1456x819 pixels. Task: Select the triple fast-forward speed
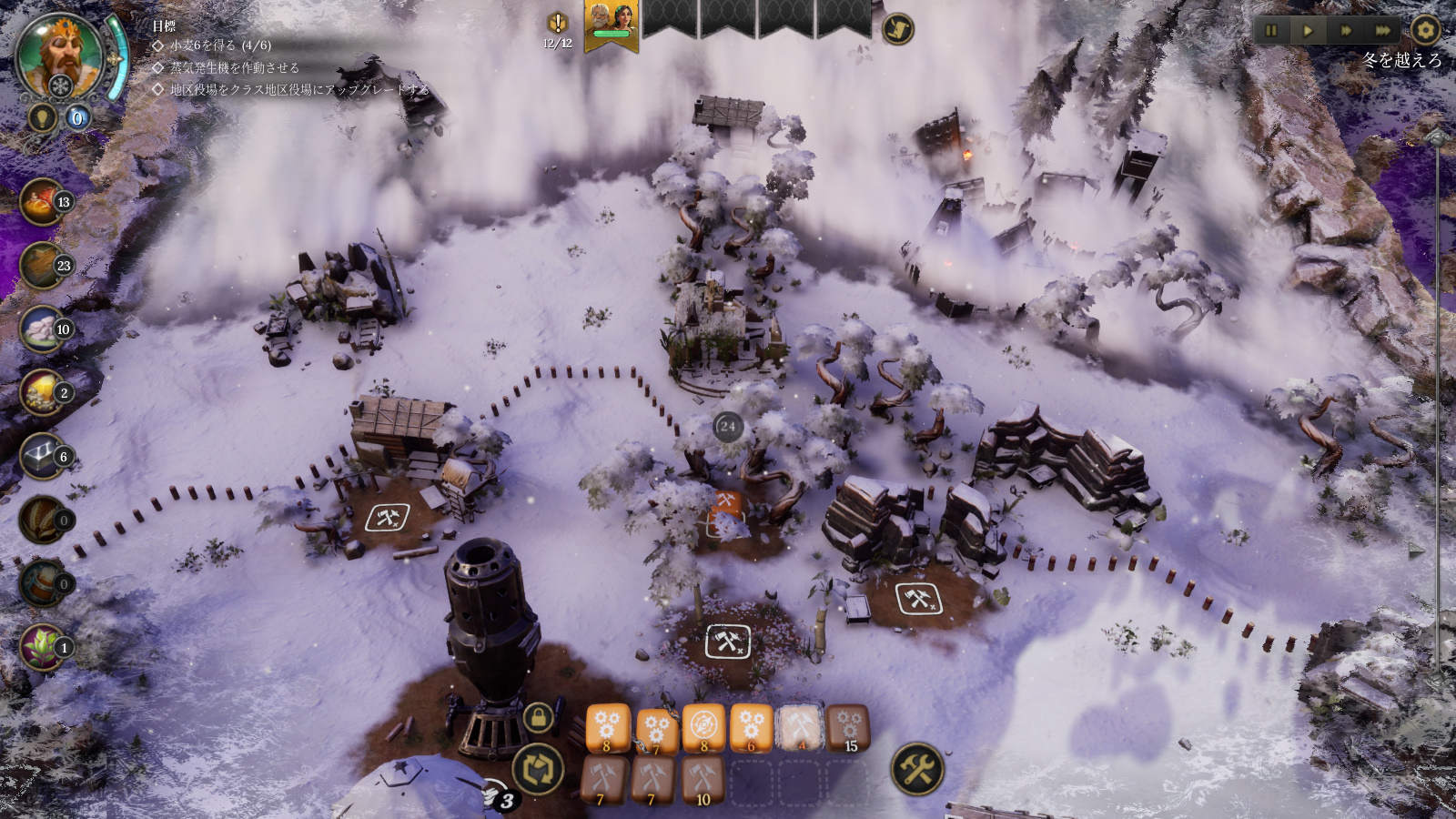point(1382,31)
